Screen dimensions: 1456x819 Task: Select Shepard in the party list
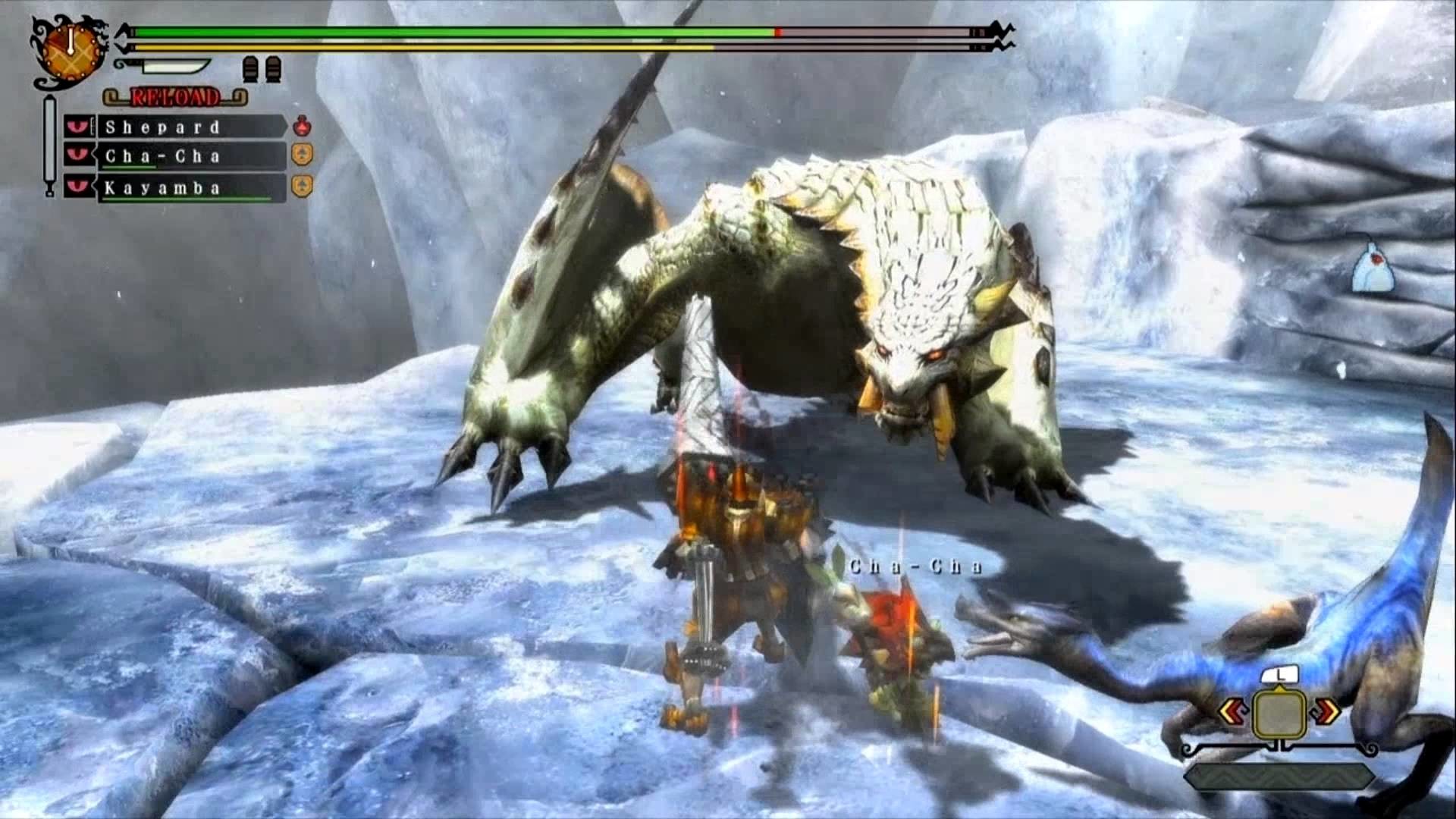[190, 127]
